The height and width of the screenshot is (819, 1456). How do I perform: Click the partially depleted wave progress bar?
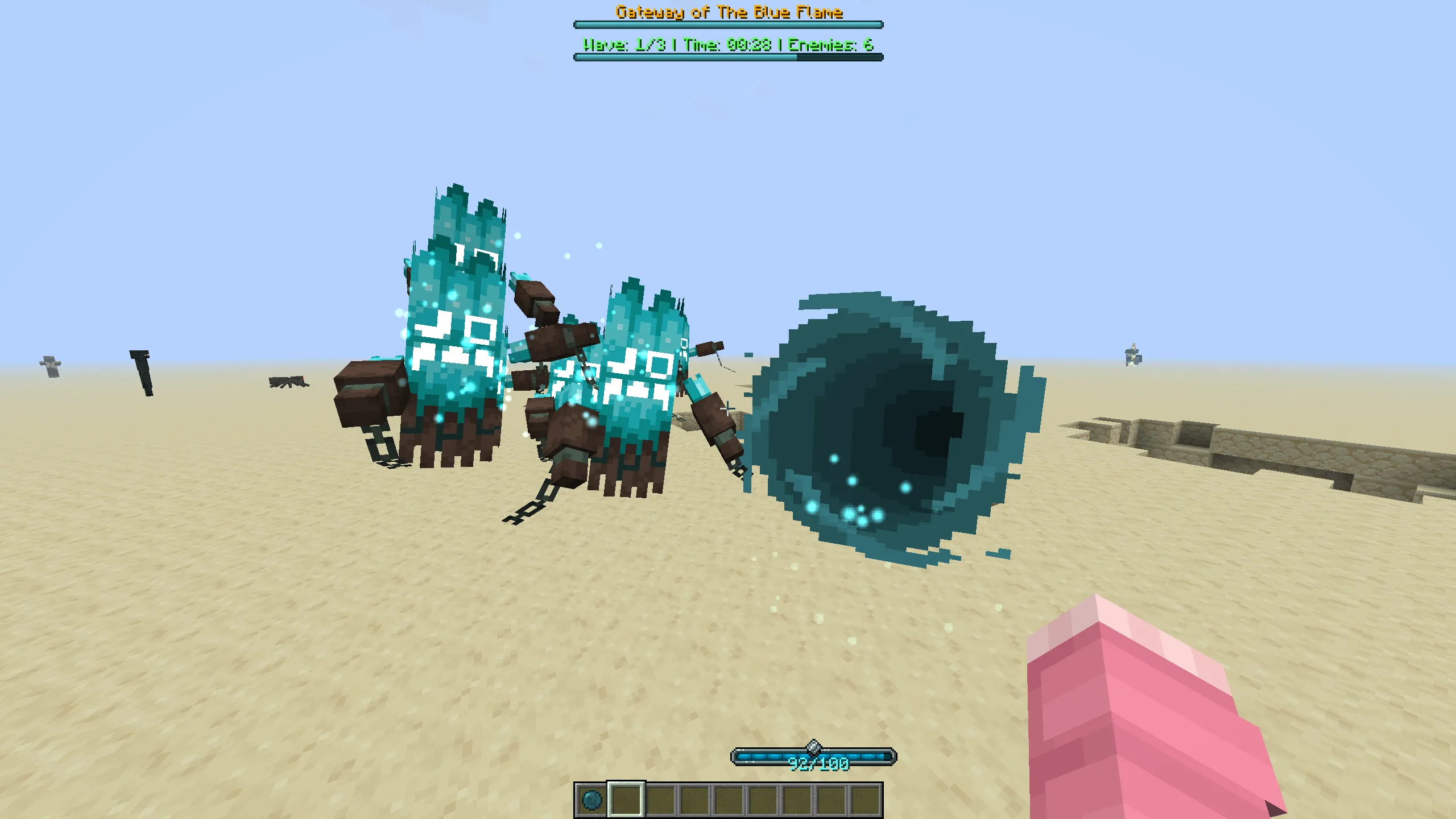tap(728, 57)
